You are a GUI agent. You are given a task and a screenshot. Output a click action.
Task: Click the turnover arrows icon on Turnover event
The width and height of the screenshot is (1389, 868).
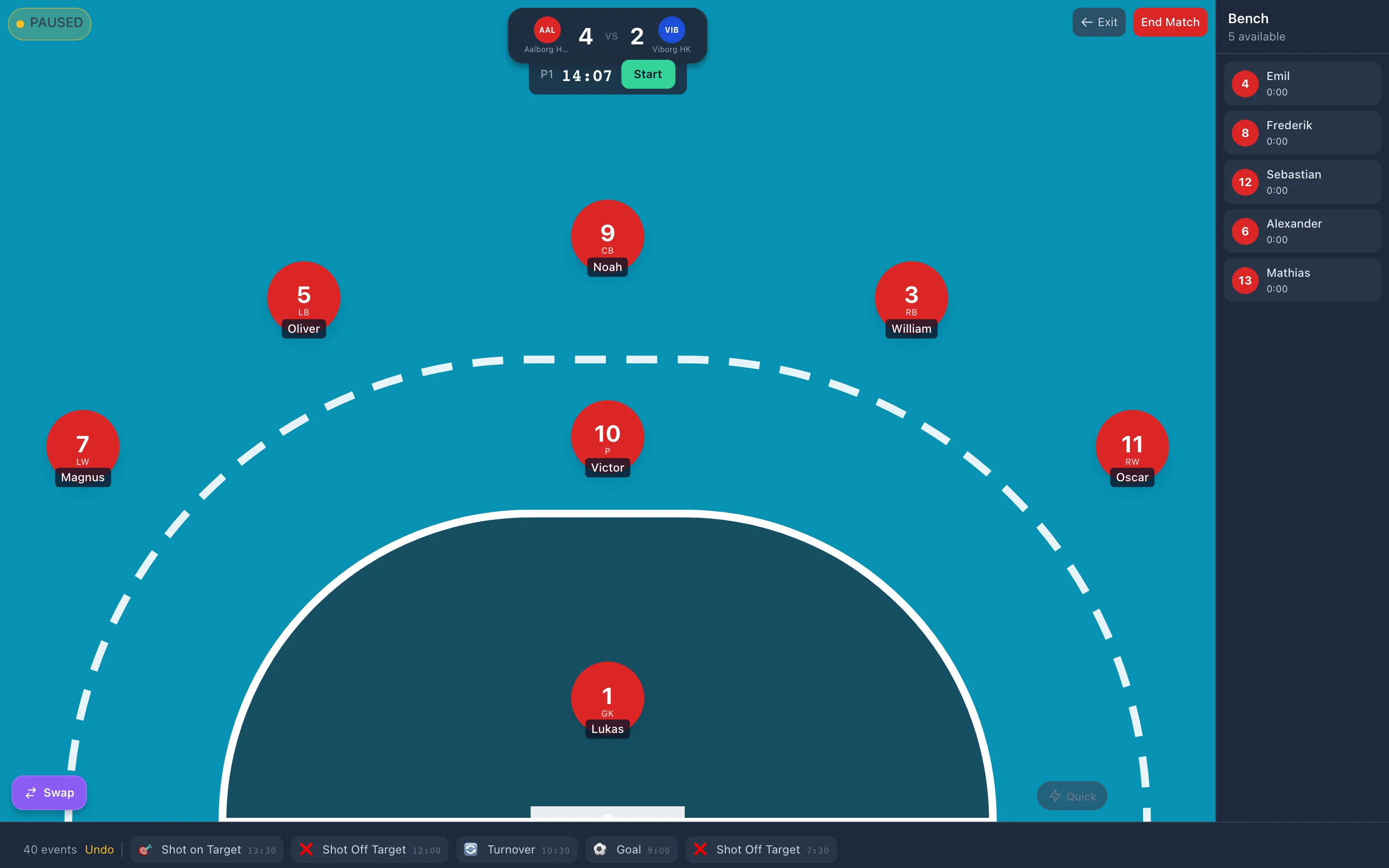click(471, 849)
